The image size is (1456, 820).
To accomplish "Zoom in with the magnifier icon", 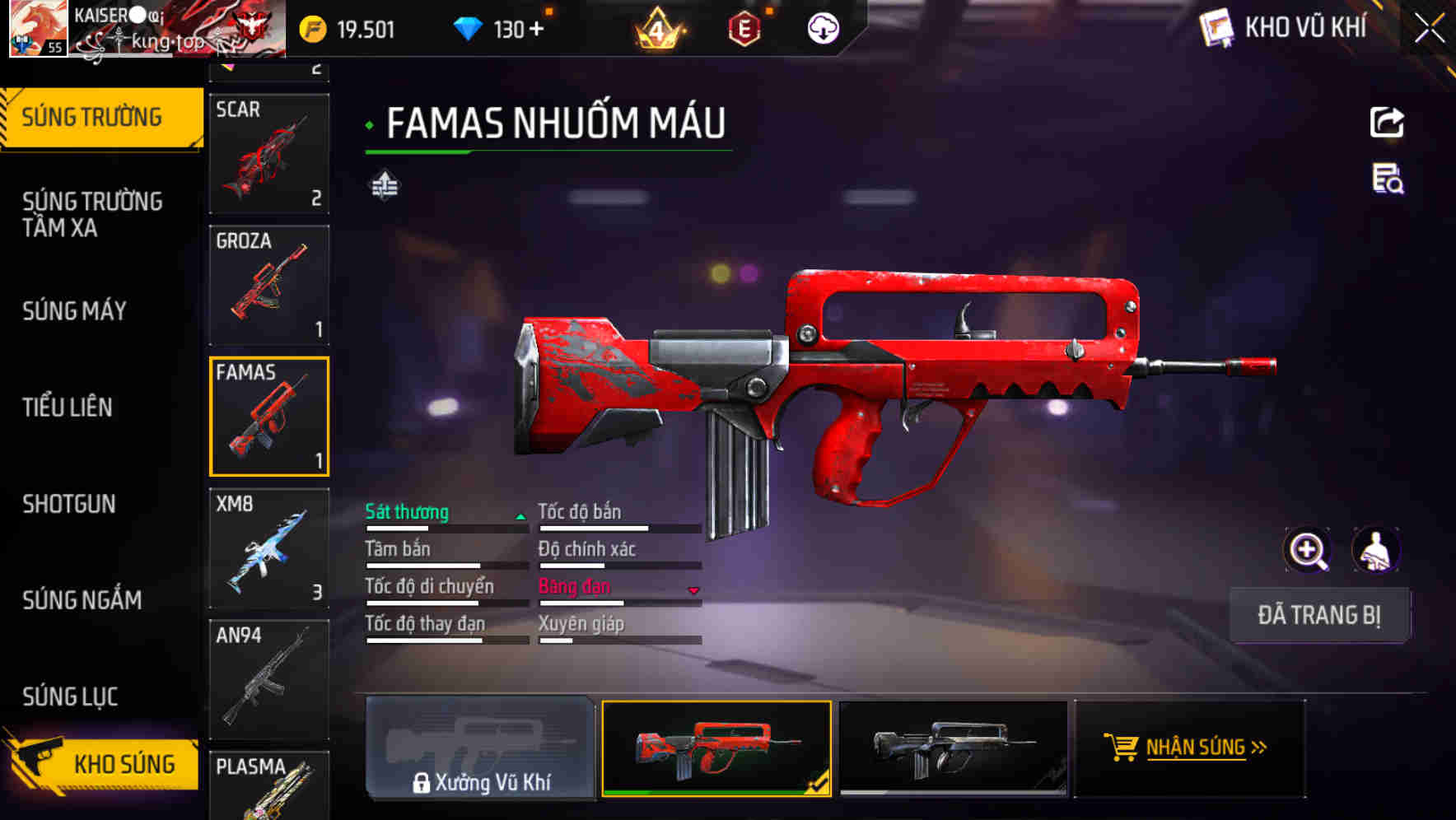I will [x=1307, y=550].
